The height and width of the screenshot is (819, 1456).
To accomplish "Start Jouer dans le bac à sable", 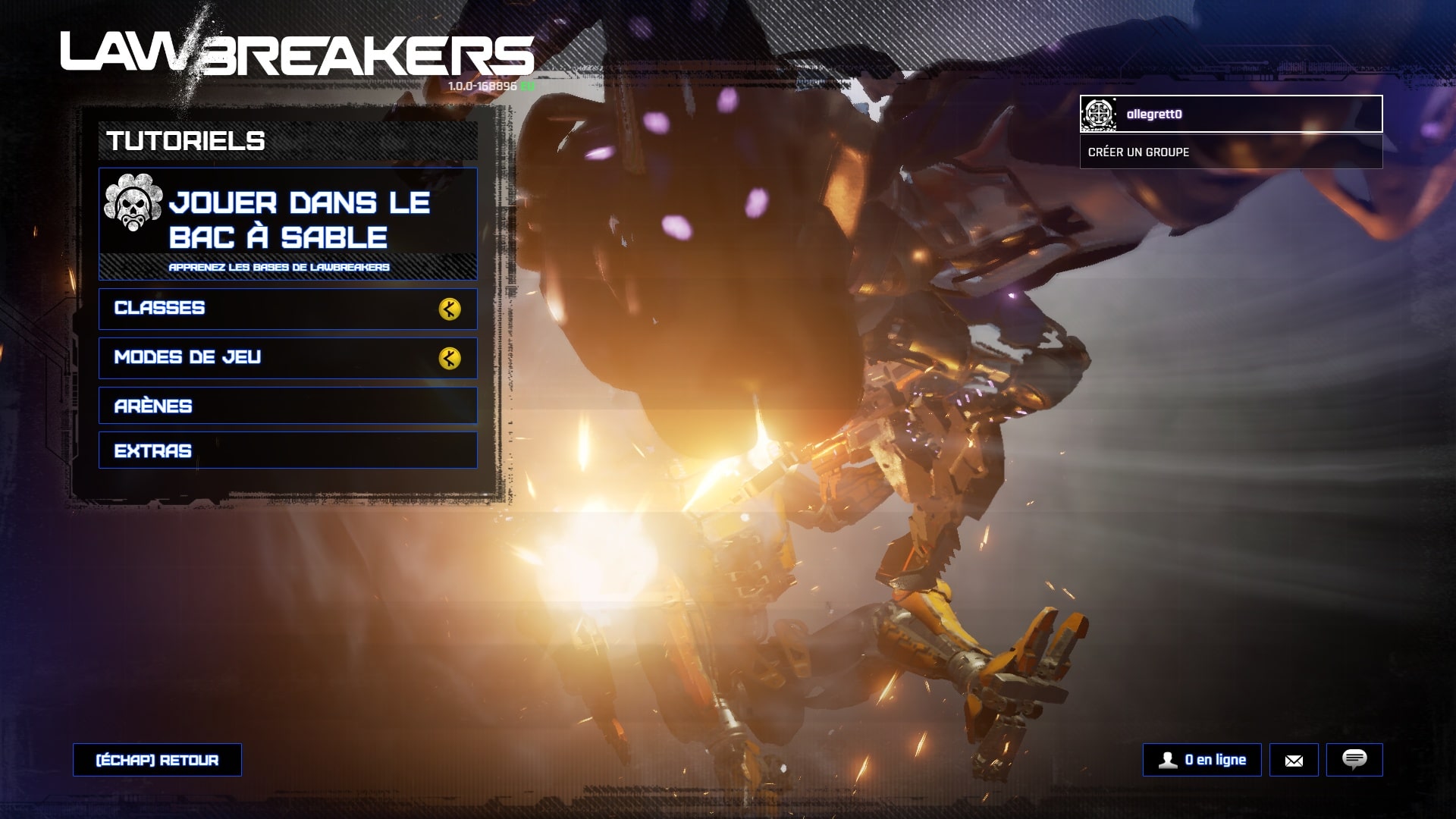I will (287, 224).
